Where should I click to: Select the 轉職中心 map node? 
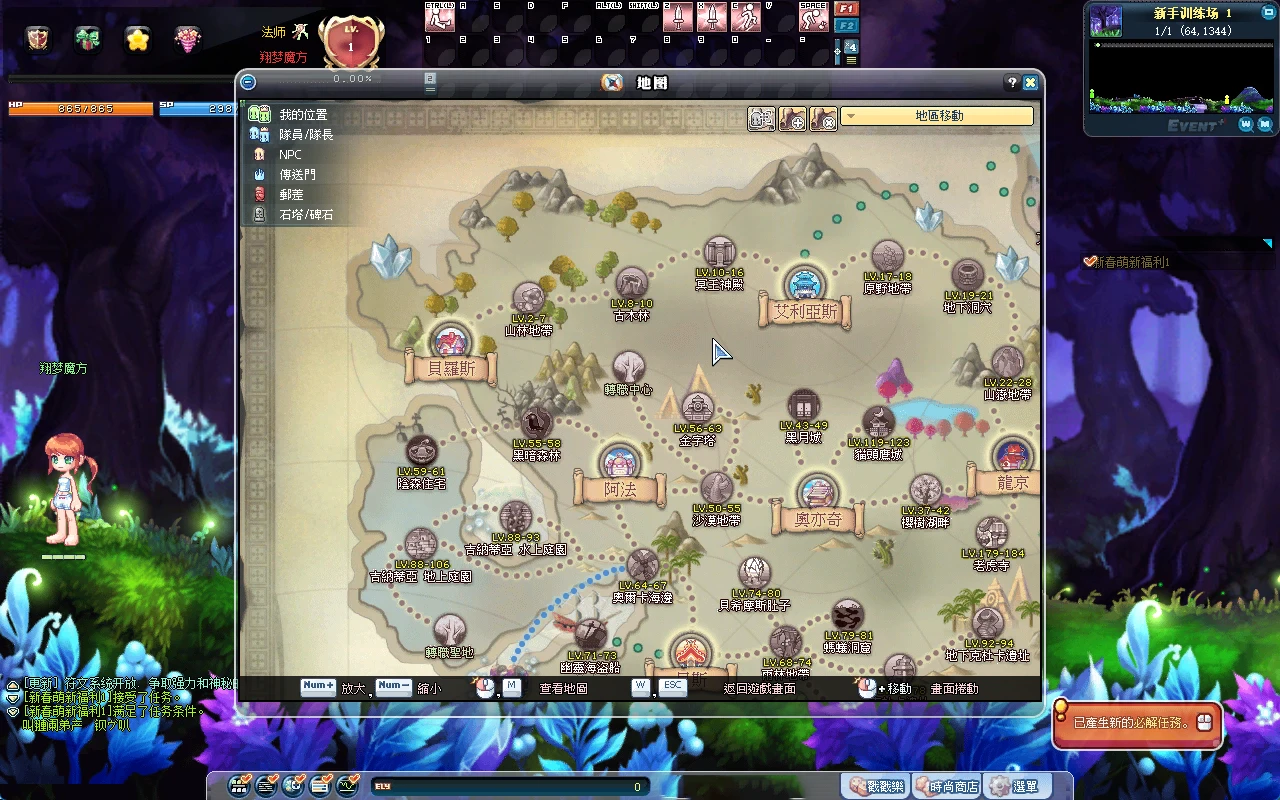[628, 368]
